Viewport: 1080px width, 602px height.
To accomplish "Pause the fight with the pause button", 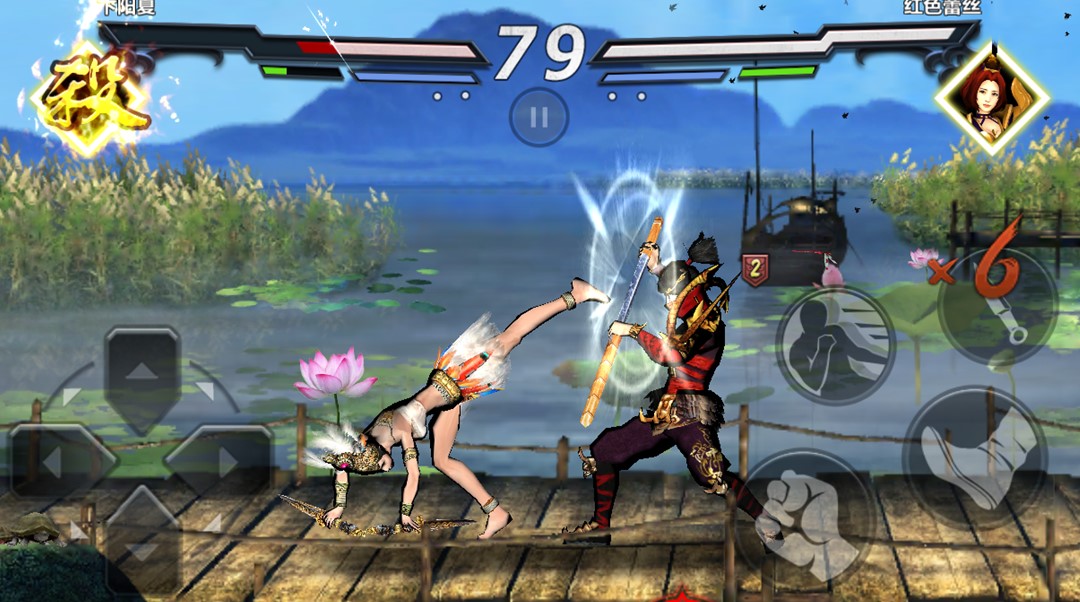I will pyautogui.click(x=539, y=118).
